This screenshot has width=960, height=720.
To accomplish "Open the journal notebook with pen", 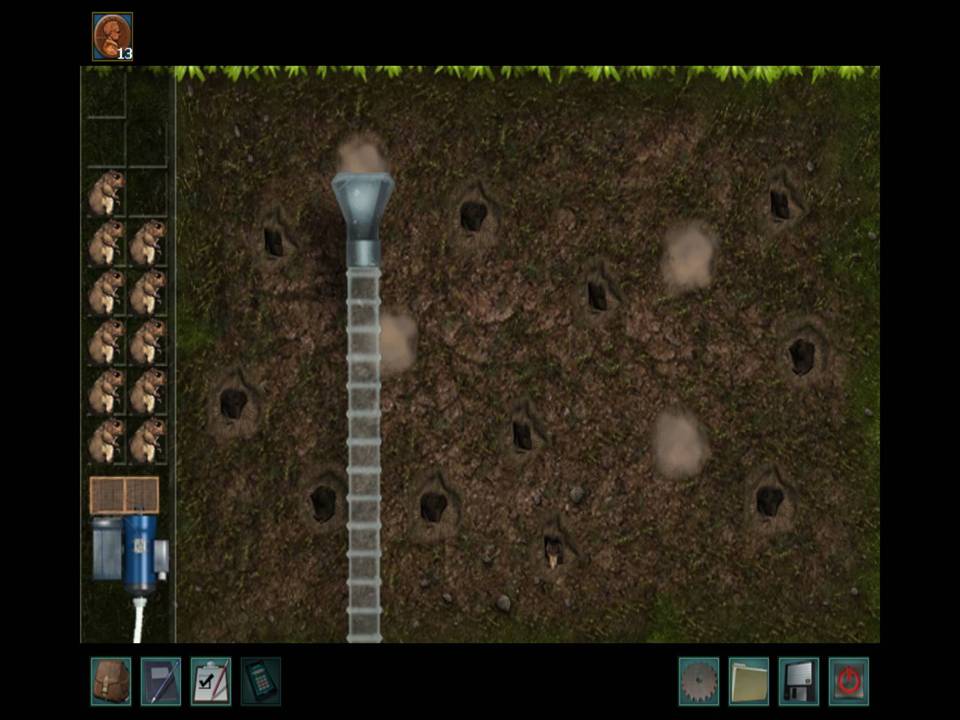I will click(x=160, y=681).
